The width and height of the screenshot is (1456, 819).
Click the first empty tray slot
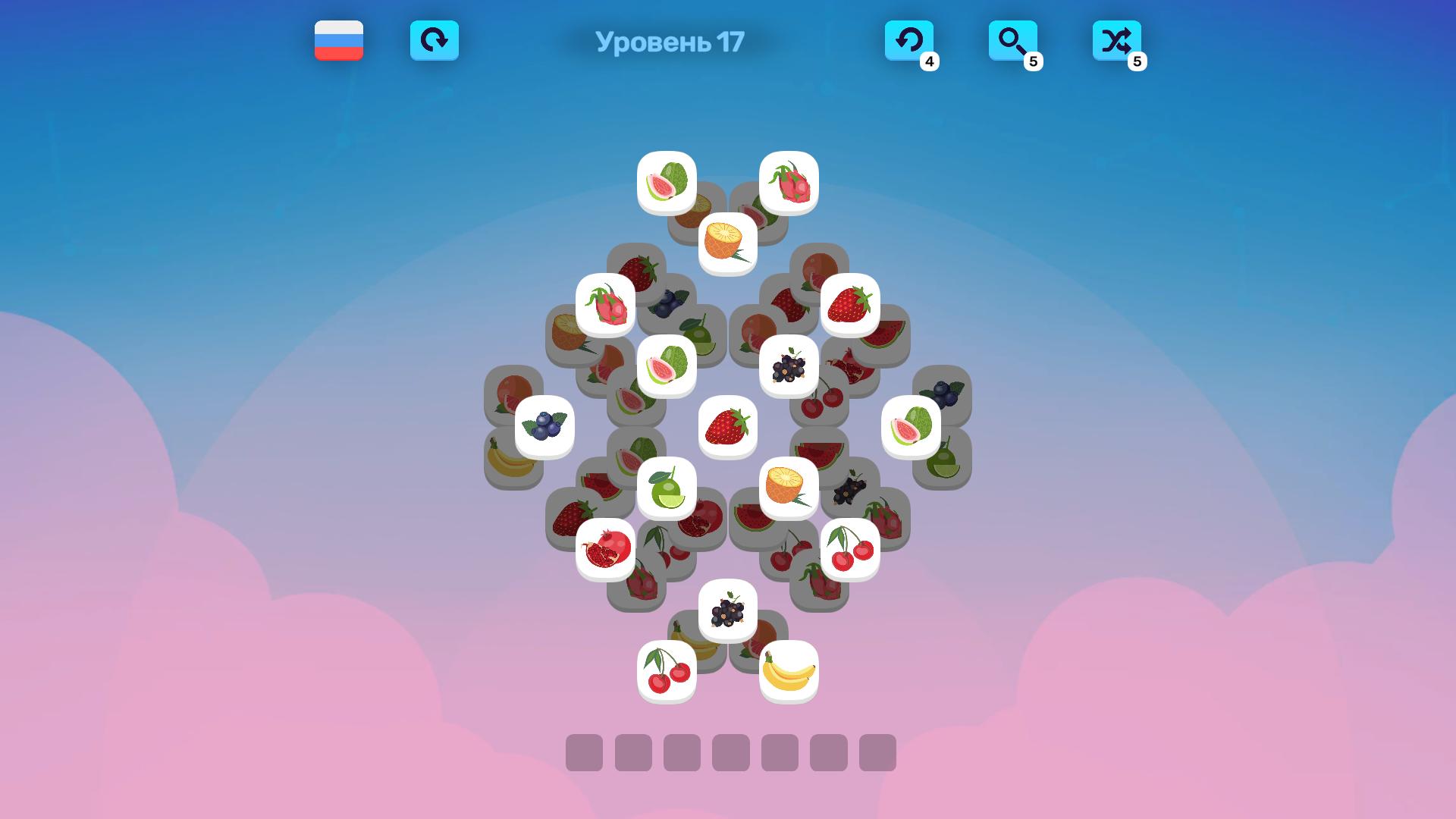coord(585,753)
